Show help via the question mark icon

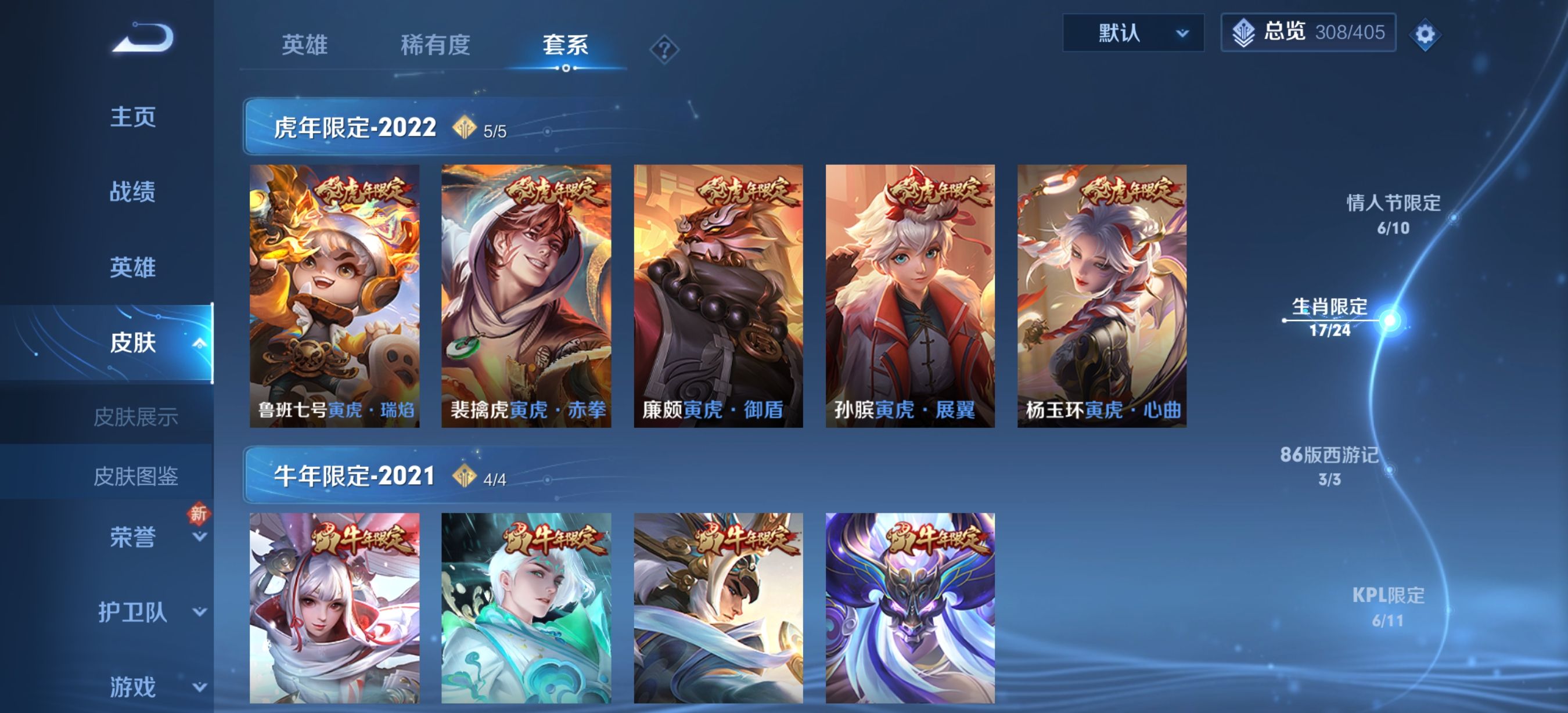point(663,49)
